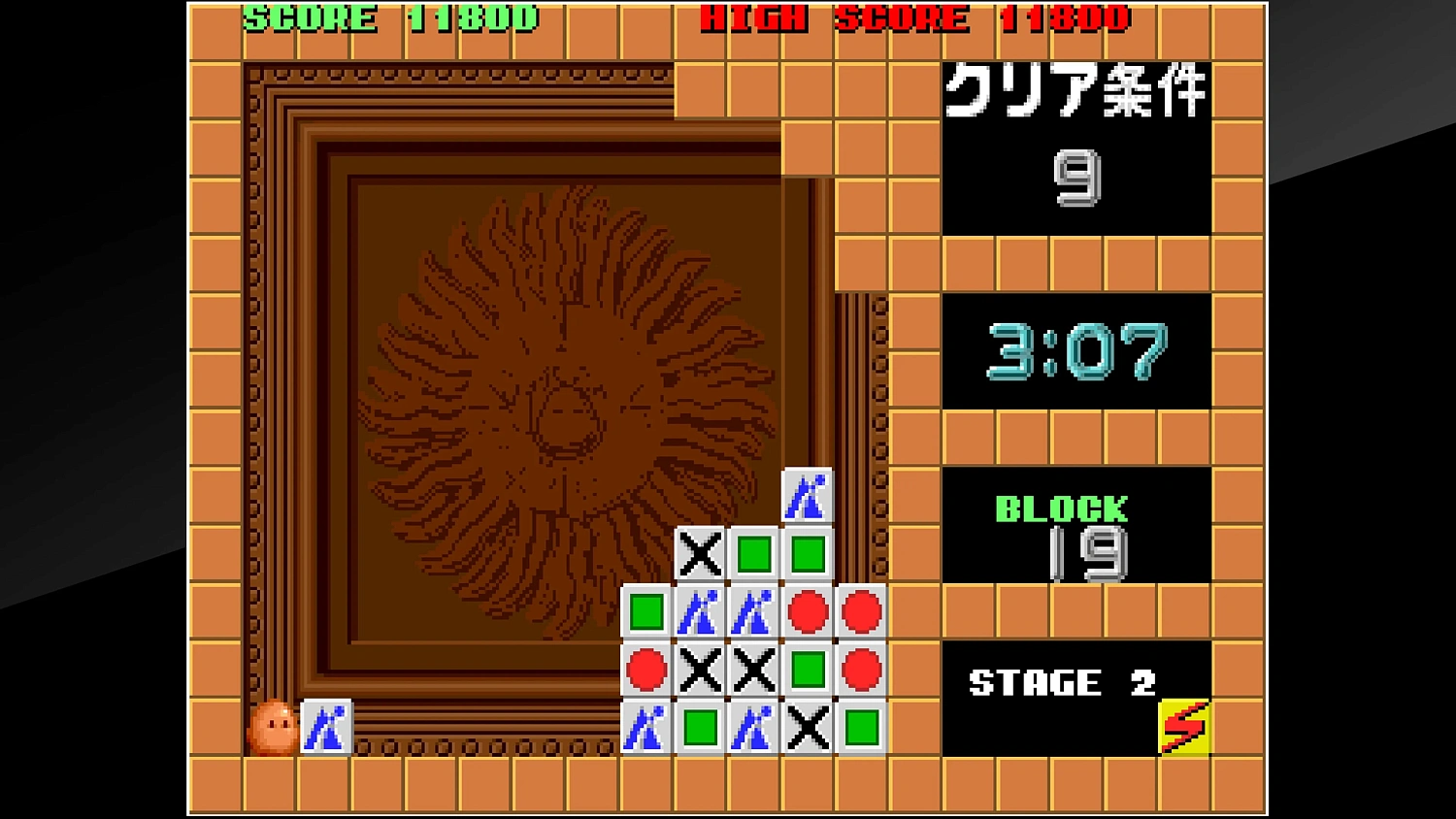Click the yellow S emblem near STAGE 2

pyautogui.click(x=1183, y=727)
